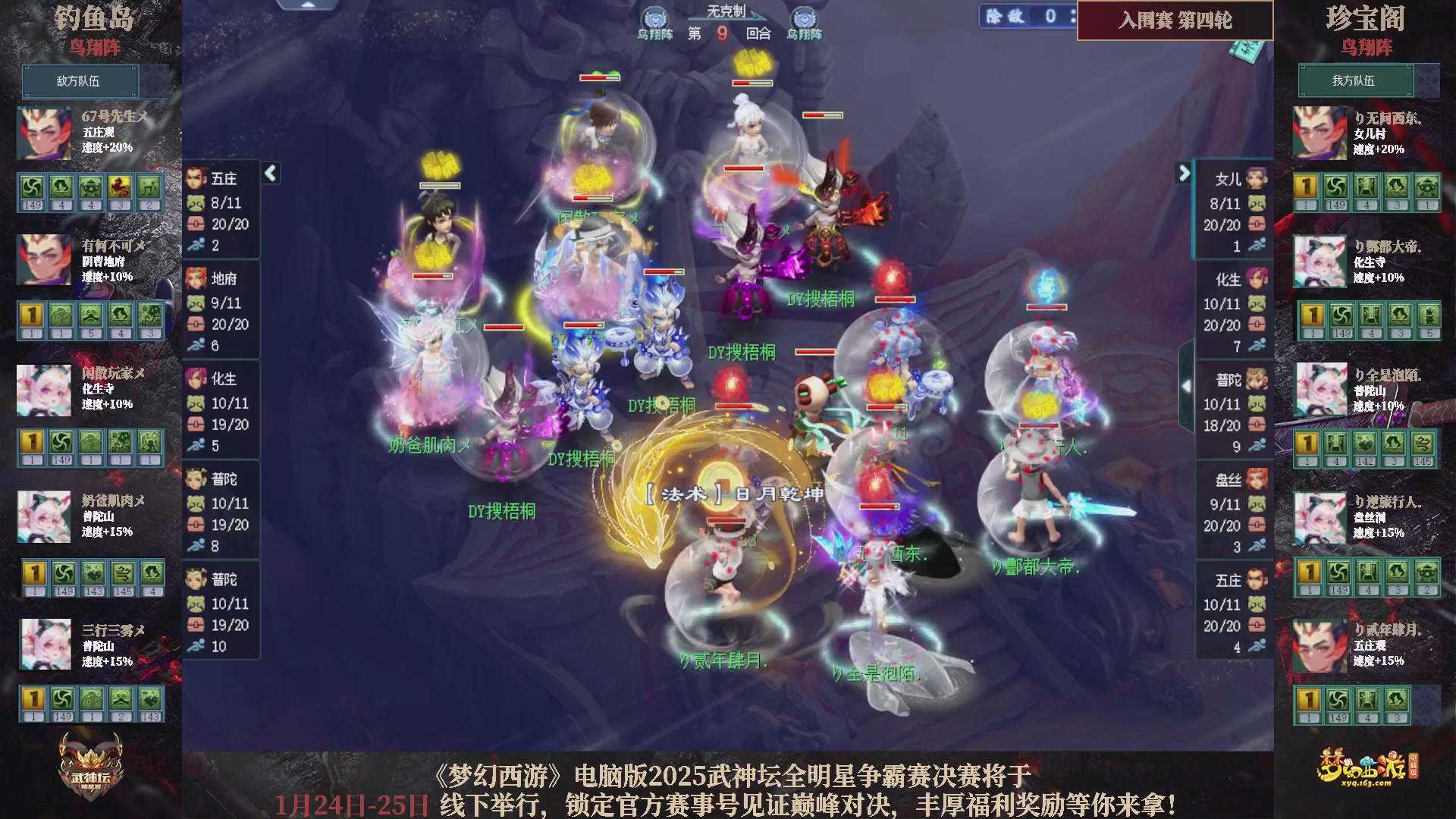The height and width of the screenshot is (819, 1456).
Task: Select the running-speed icon next to 女儿's speed value
Action: [x=1257, y=245]
